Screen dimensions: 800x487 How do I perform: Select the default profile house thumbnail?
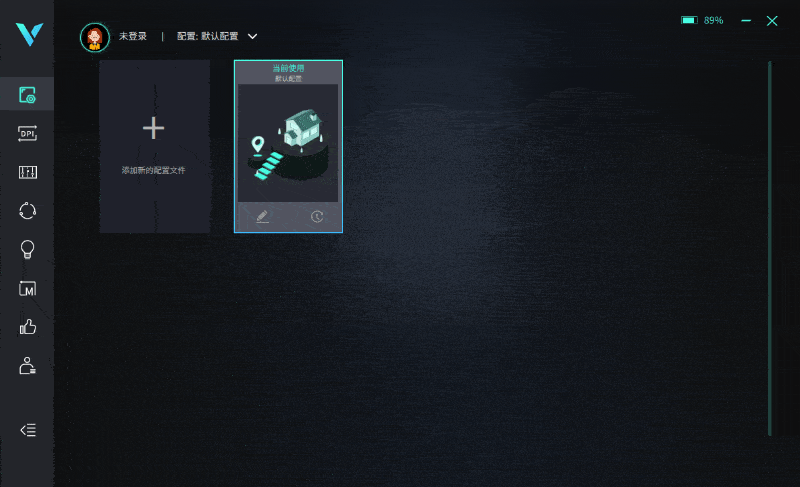point(288,145)
